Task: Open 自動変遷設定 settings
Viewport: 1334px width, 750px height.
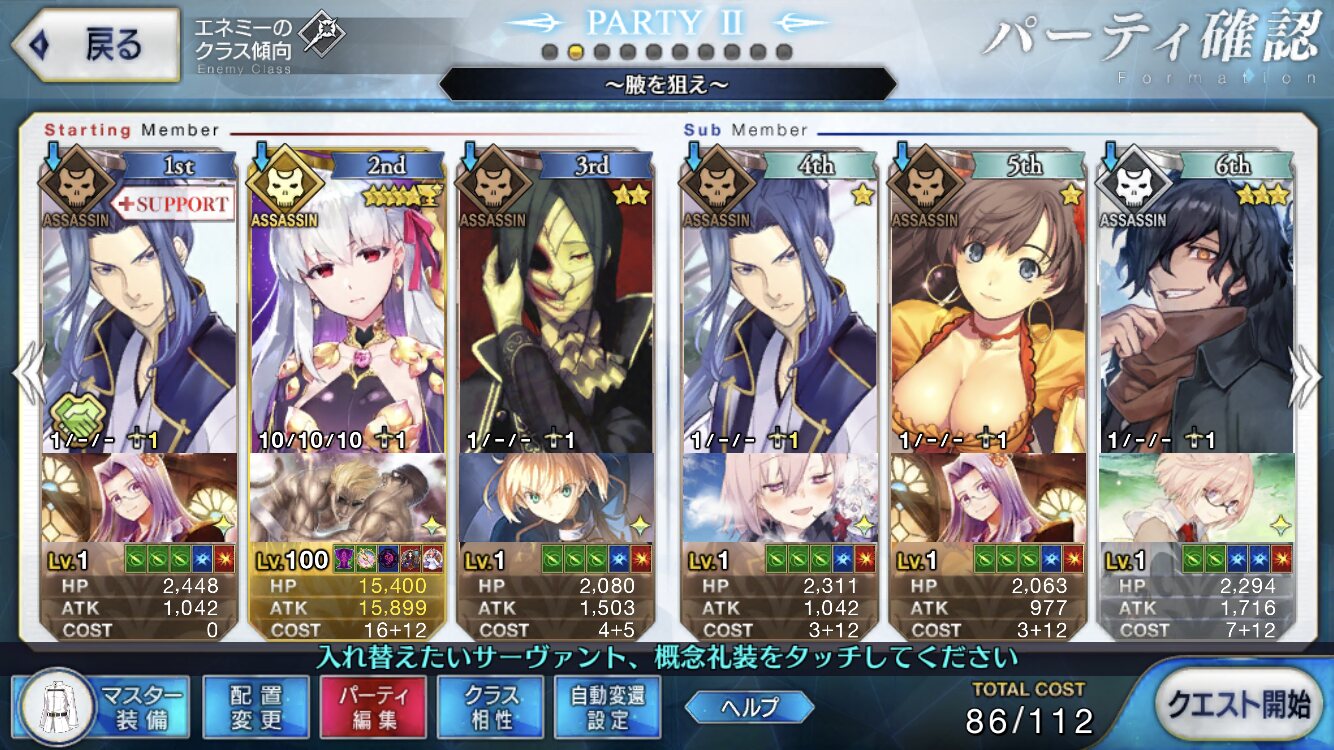Action: click(608, 705)
